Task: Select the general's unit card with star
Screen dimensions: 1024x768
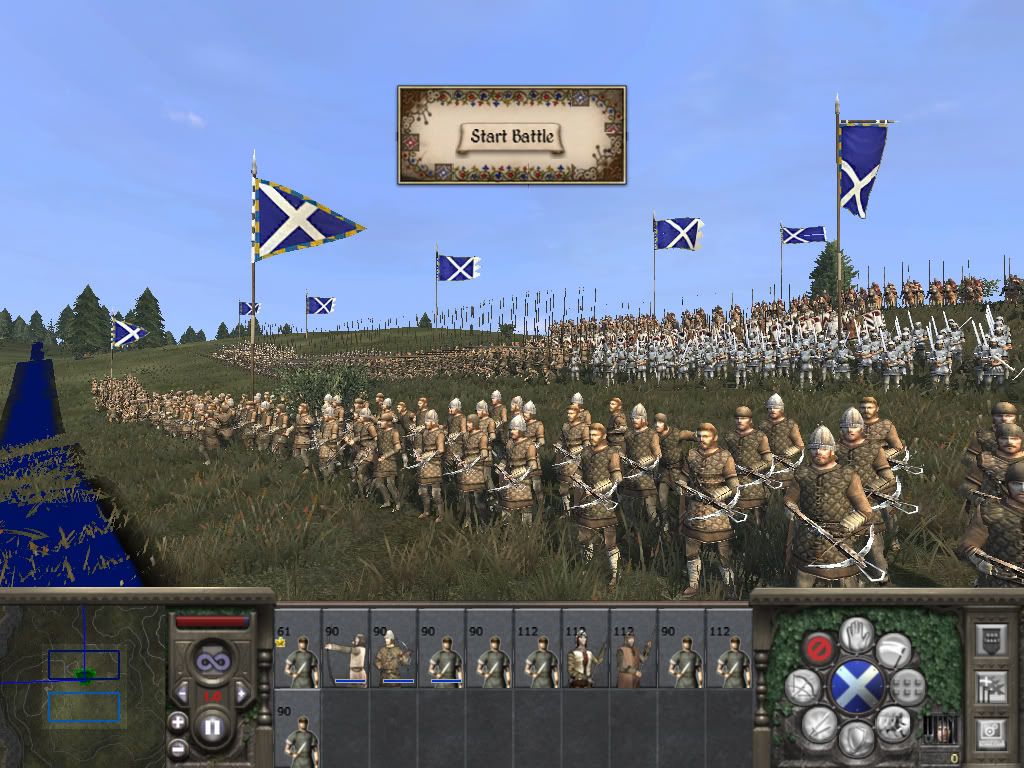Action: click(x=298, y=649)
